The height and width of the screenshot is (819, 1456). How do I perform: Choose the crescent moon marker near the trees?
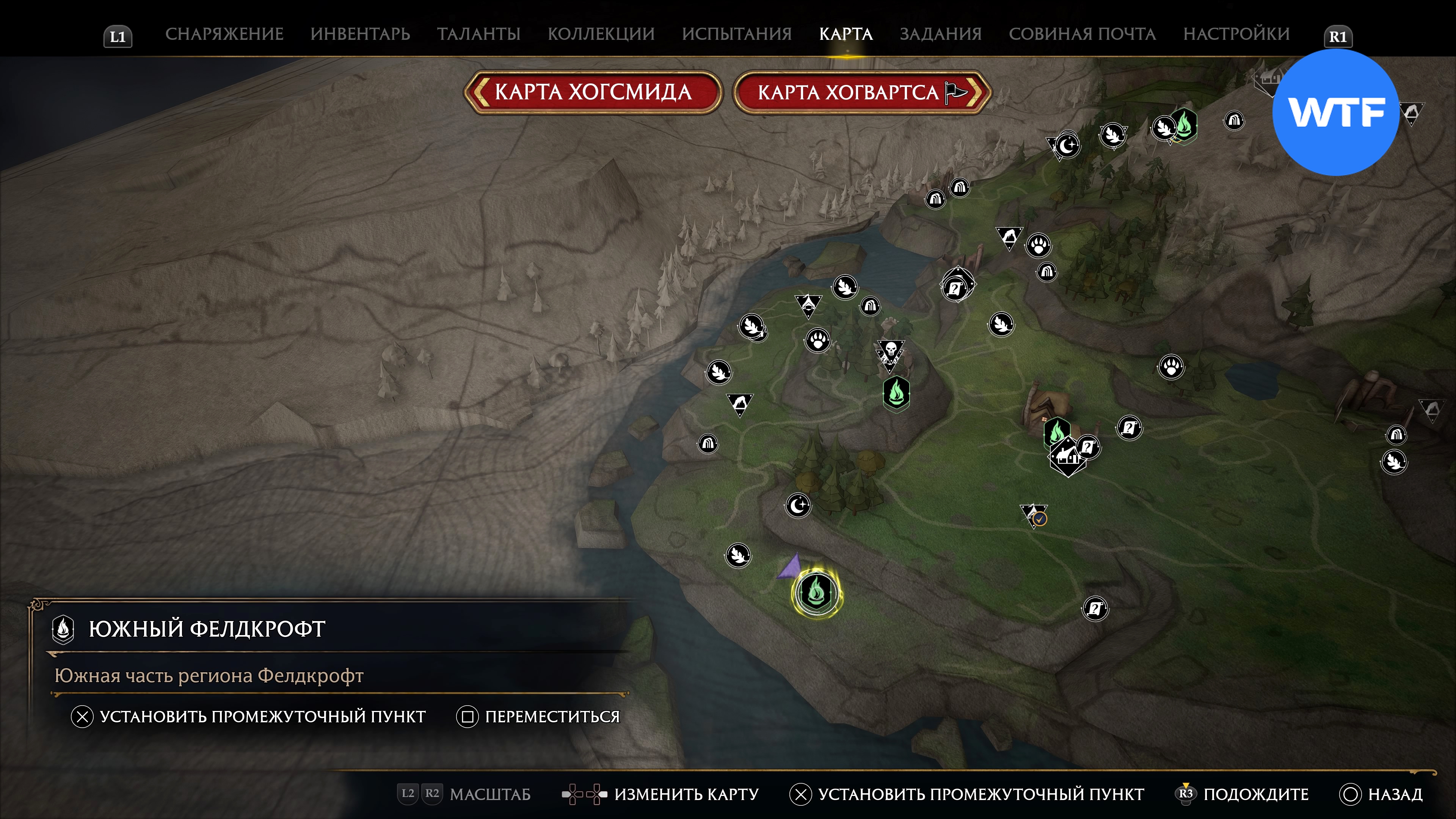tap(797, 505)
